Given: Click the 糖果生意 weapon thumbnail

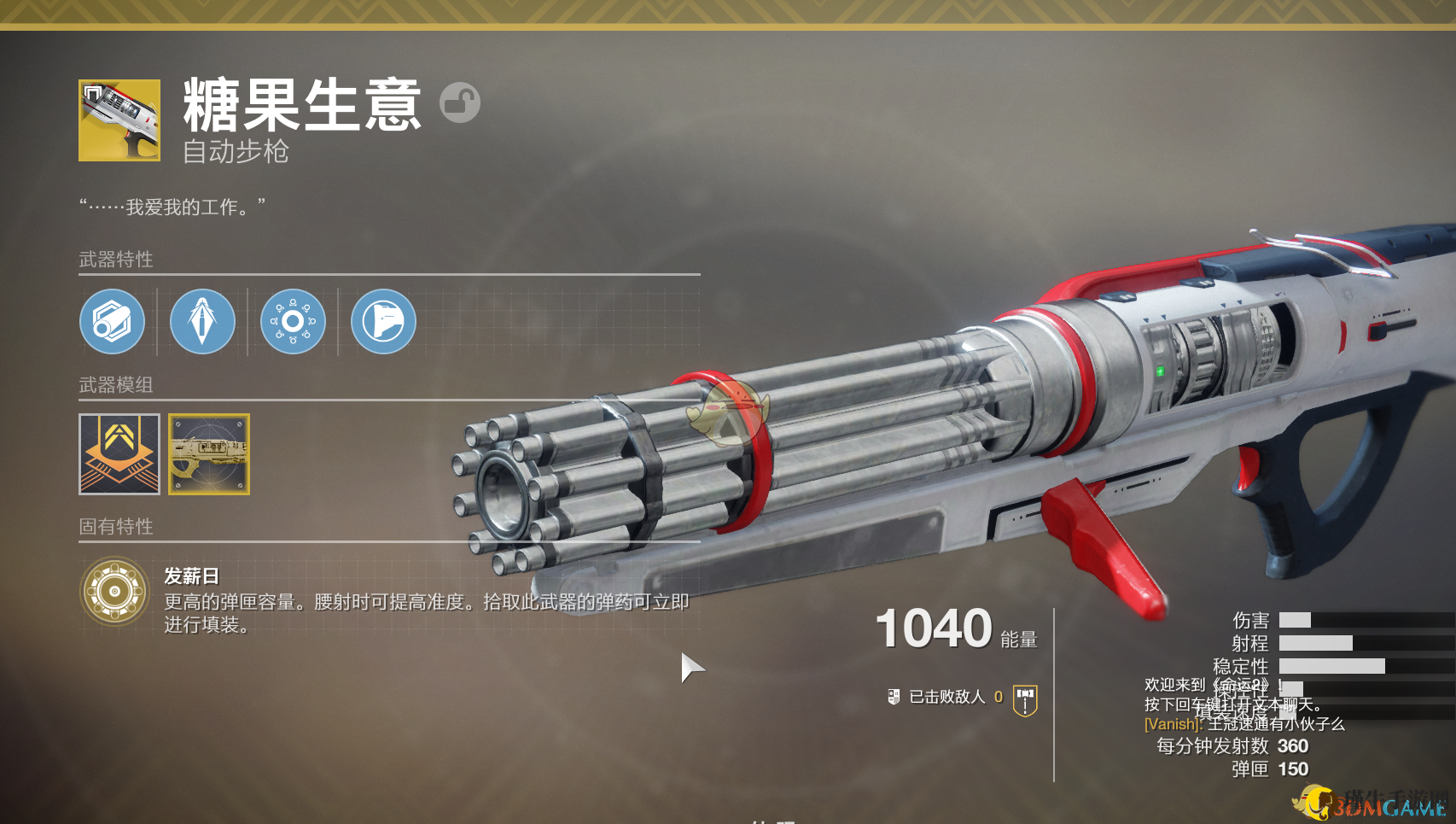Looking at the screenshot, I should pyautogui.click(x=119, y=120).
